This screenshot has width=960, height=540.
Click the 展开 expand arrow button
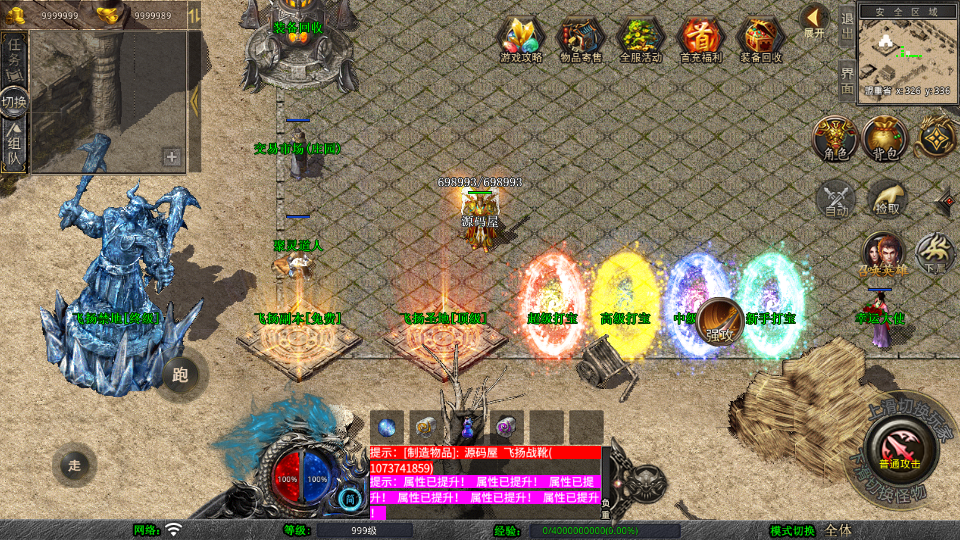[x=814, y=21]
